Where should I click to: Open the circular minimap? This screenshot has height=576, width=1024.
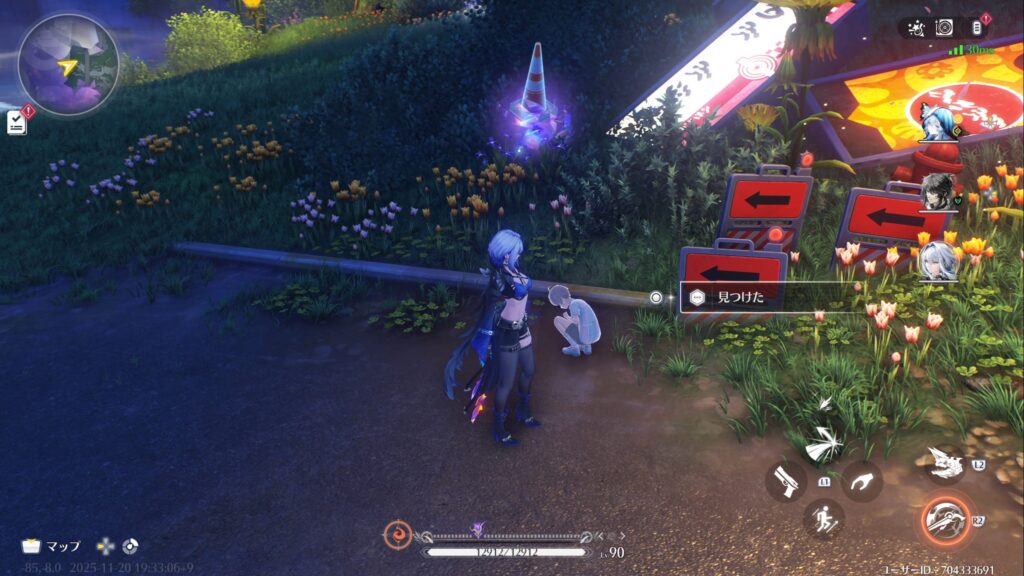coord(68,64)
